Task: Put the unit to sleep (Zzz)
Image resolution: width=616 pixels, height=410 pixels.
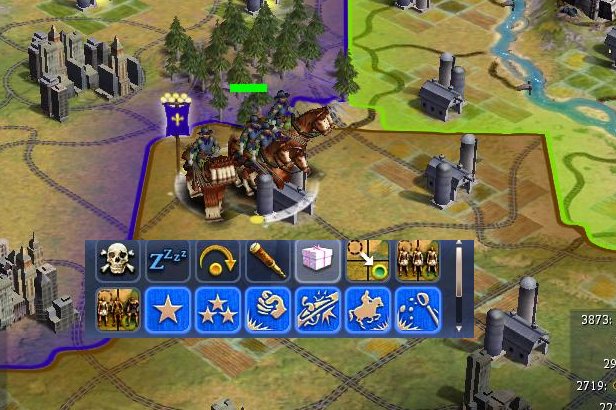Action: point(166,260)
